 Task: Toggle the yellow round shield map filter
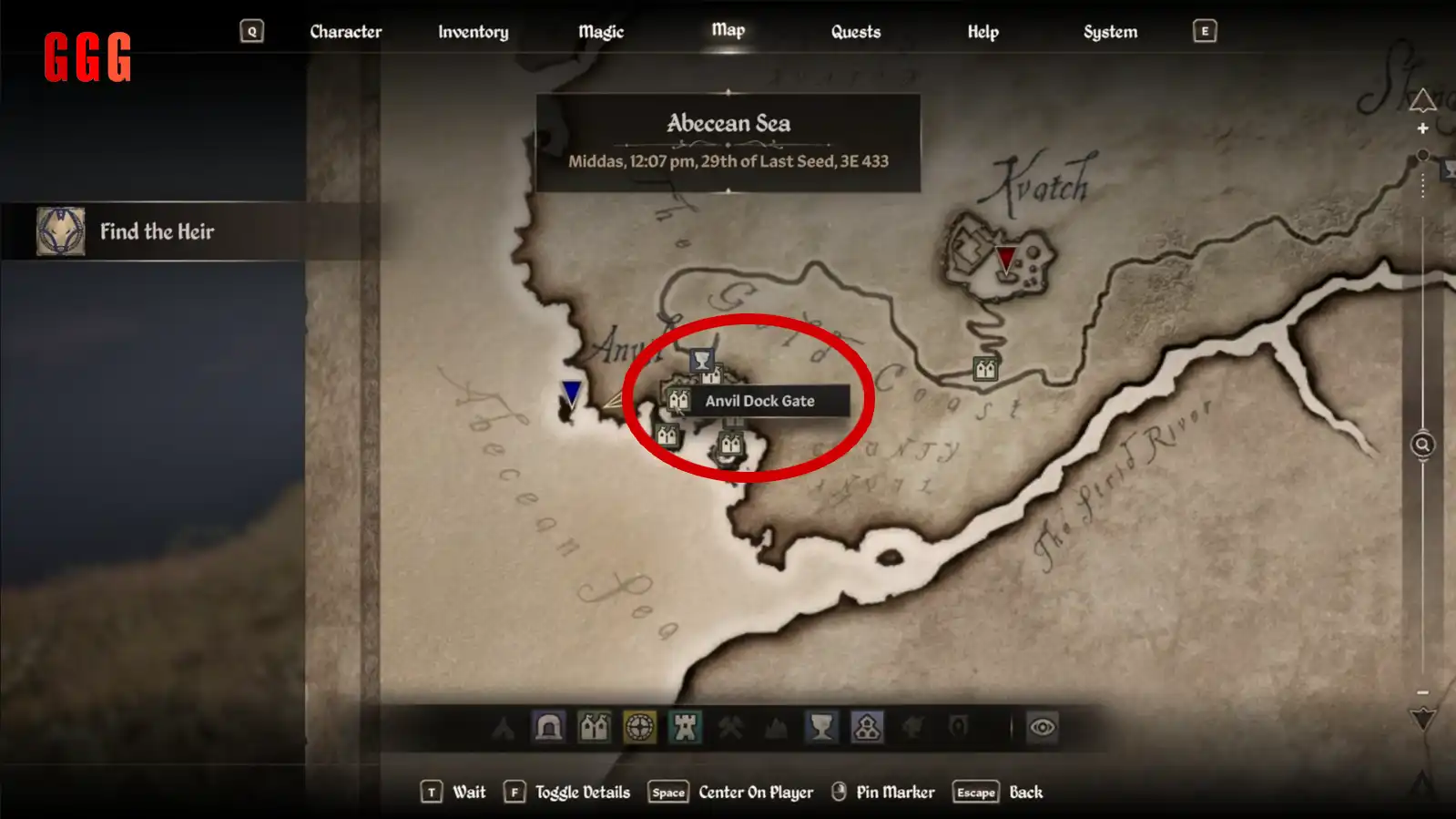point(639,727)
